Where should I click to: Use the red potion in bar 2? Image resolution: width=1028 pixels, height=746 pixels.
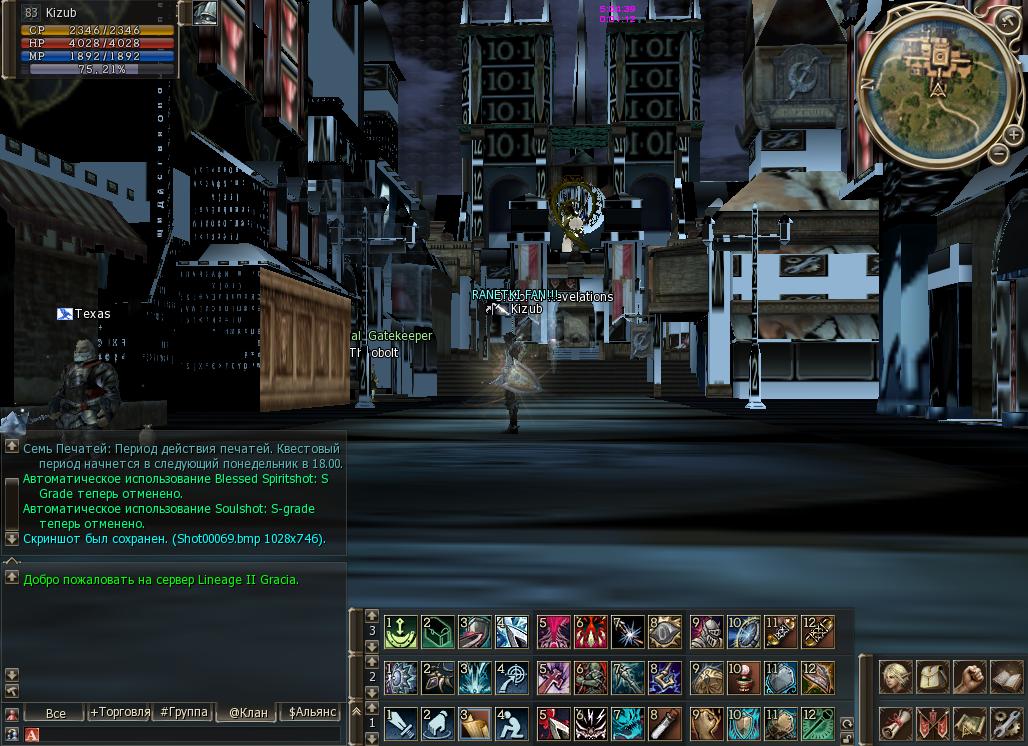tap(742, 677)
